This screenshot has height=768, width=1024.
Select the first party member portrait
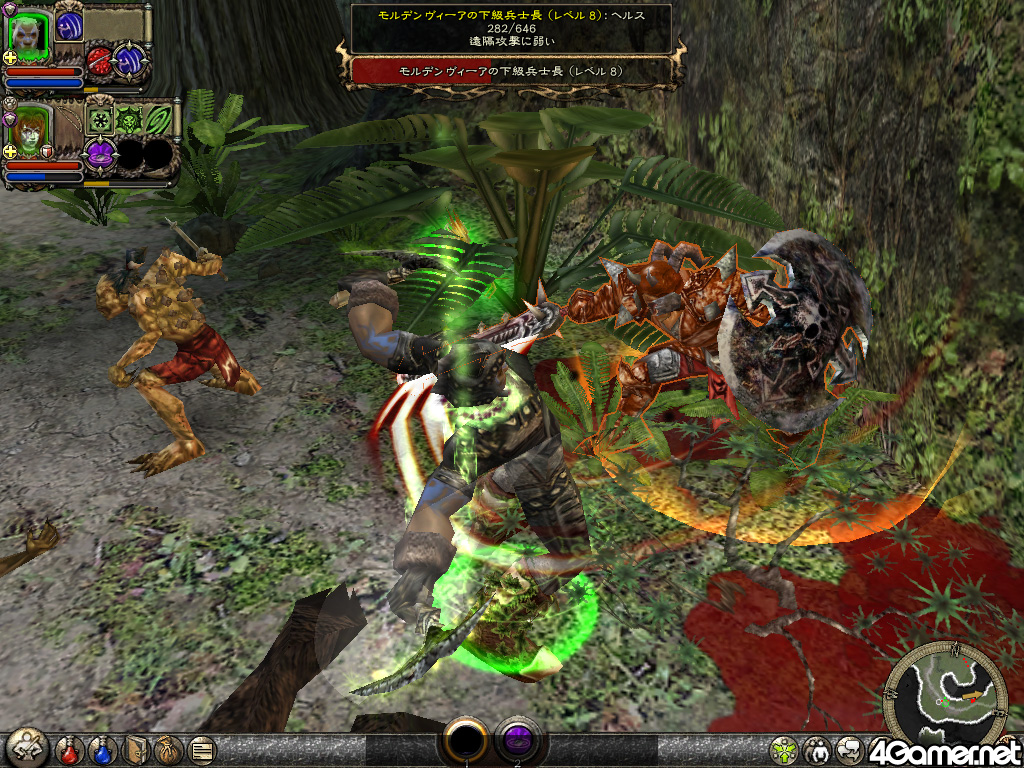tap(29, 34)
